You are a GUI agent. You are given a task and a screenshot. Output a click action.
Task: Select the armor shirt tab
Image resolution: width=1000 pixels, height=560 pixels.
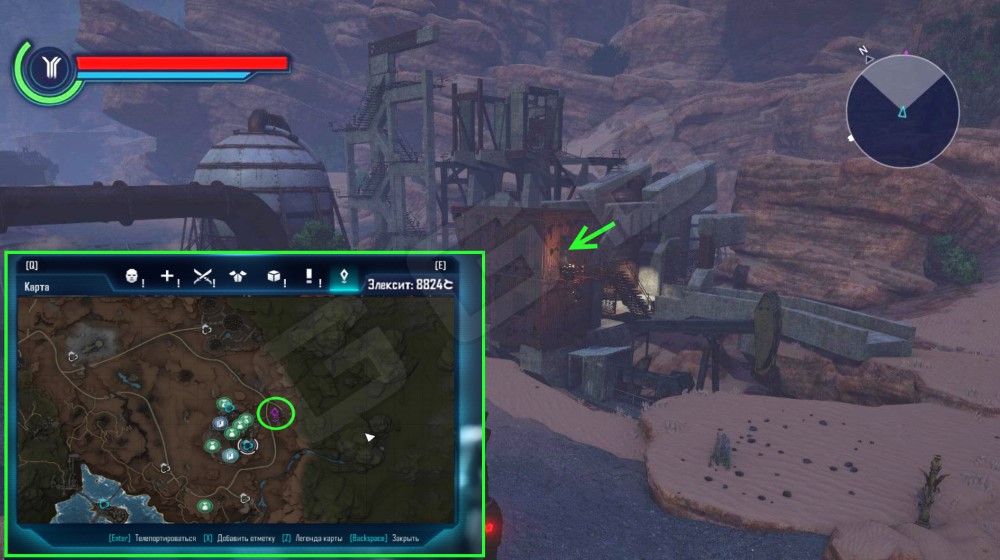point(239,276)
